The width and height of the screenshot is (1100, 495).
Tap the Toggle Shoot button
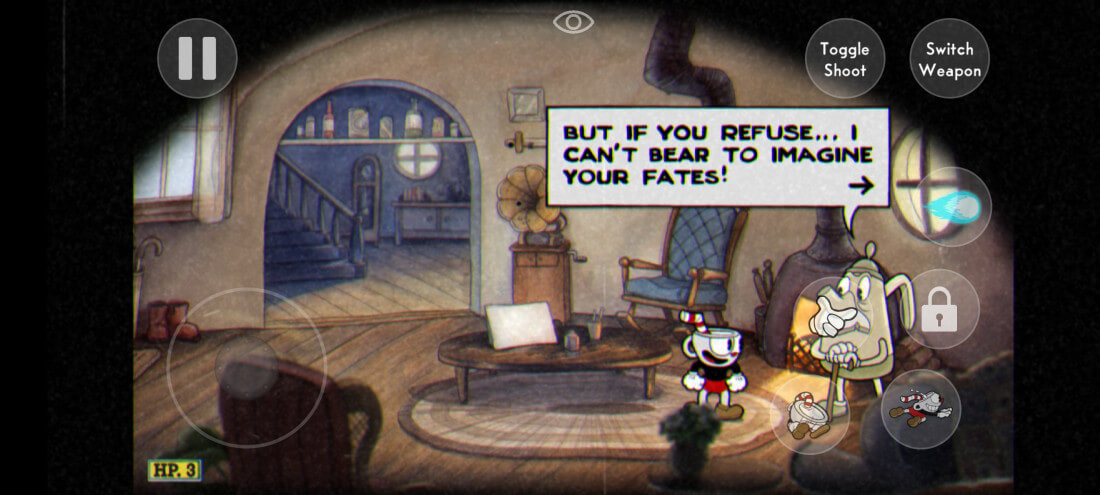(x=844, y=59)
